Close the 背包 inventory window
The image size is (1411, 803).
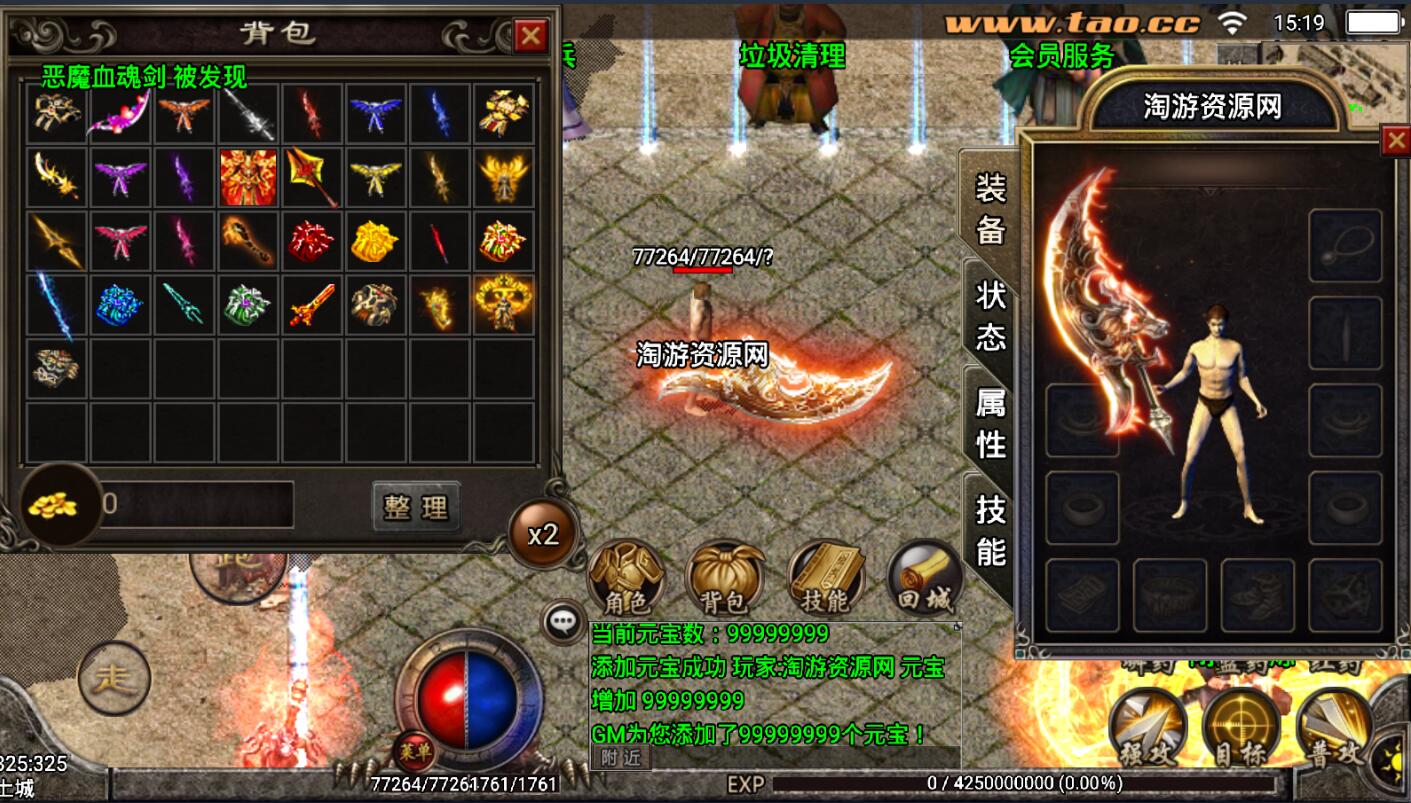coord(530,37)
